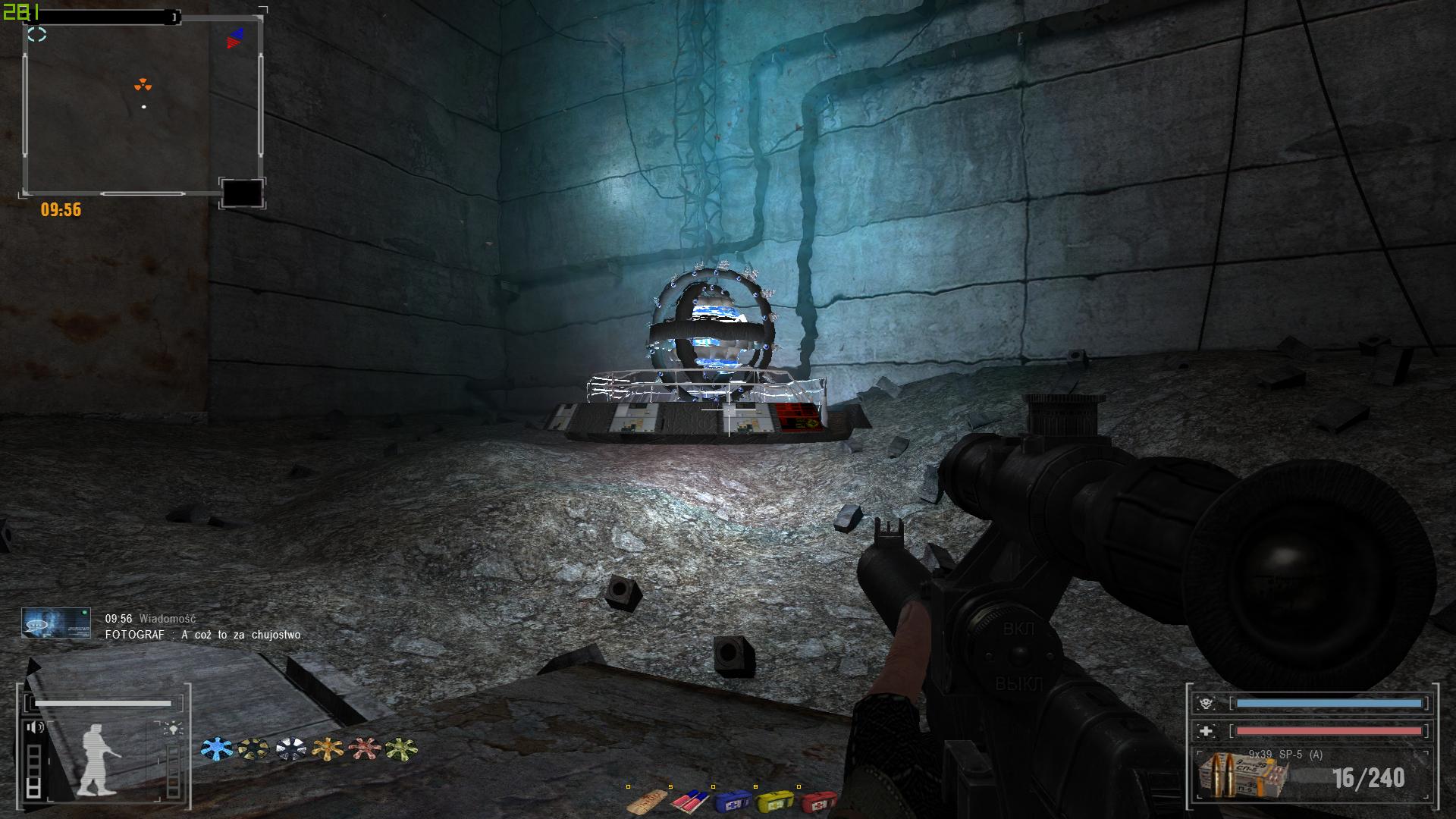The image size is (1456, 819).
Task: Click the white cross health icon
Action: (x=1206, y=731)
